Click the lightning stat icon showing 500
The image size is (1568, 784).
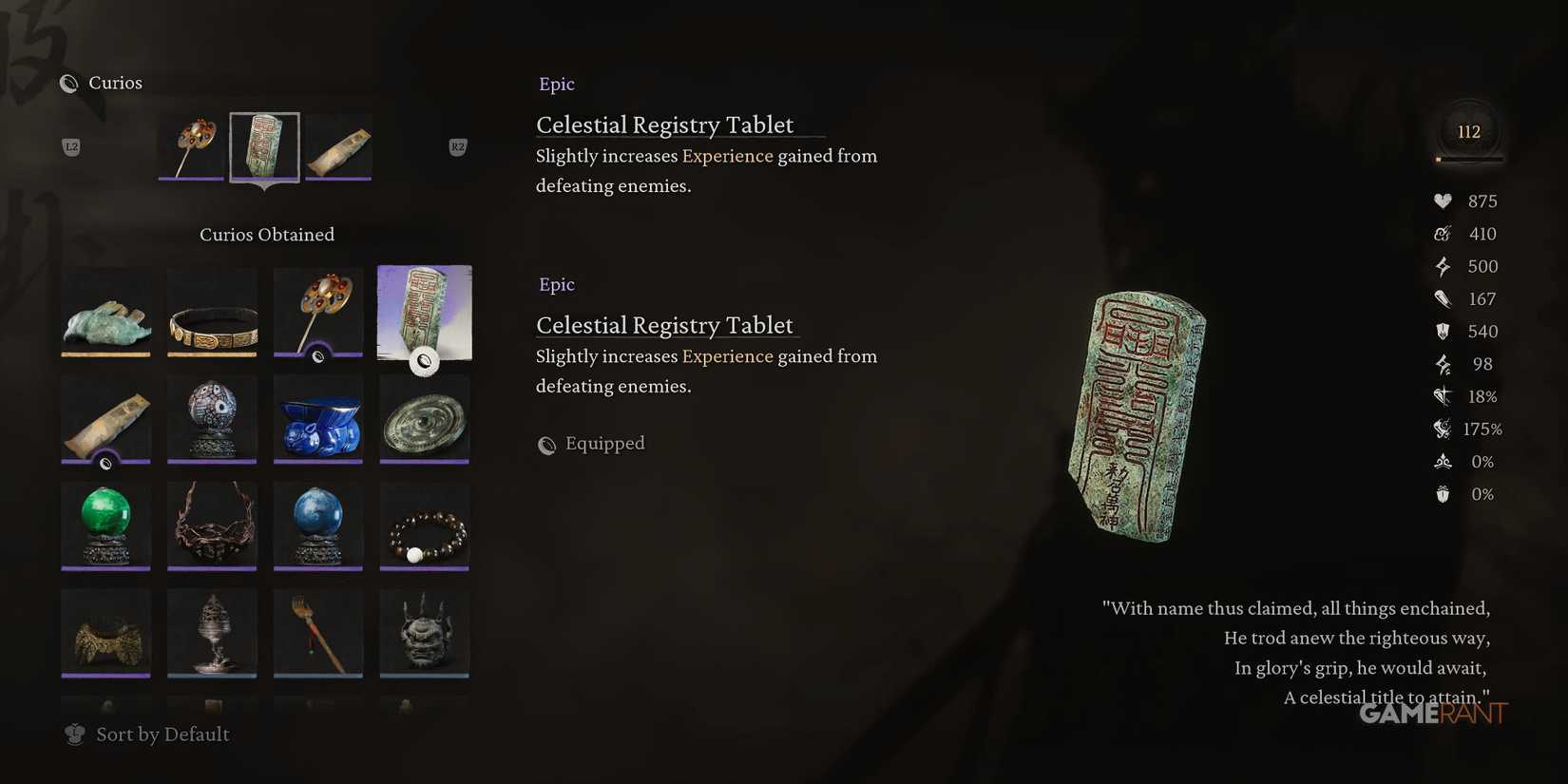click(x=1443, y=266)
